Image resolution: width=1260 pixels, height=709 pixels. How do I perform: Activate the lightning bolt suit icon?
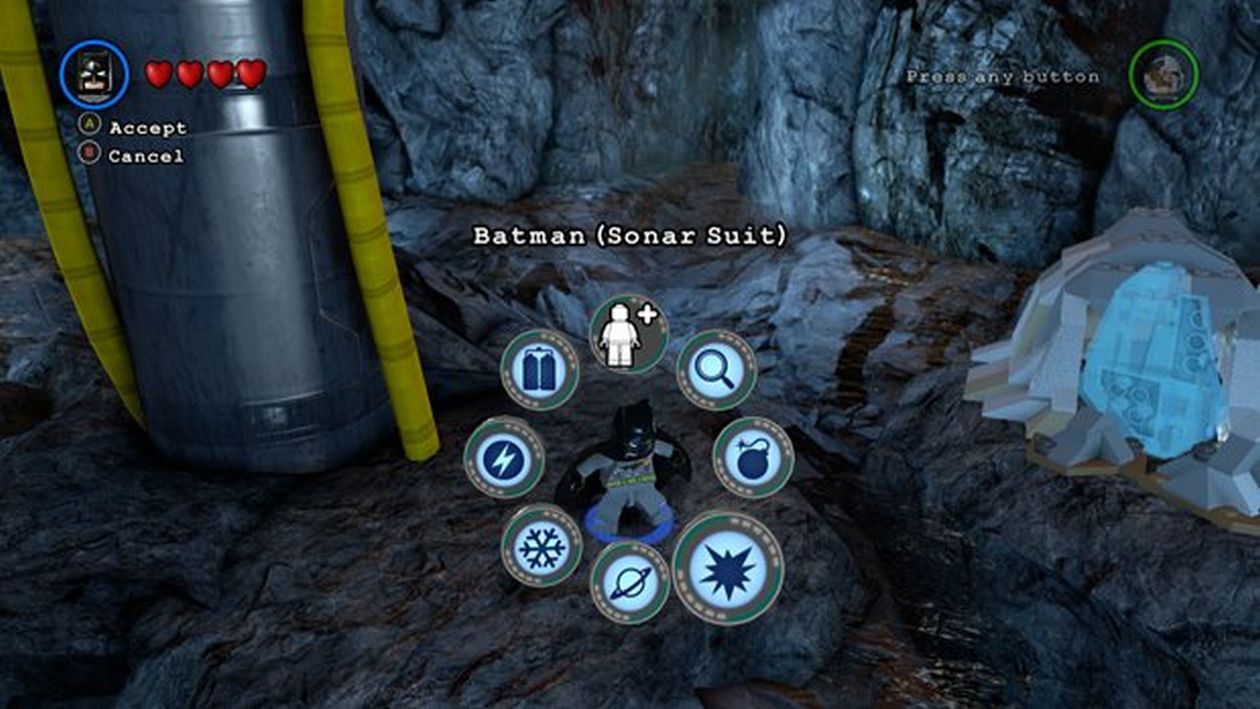[504, 457]
